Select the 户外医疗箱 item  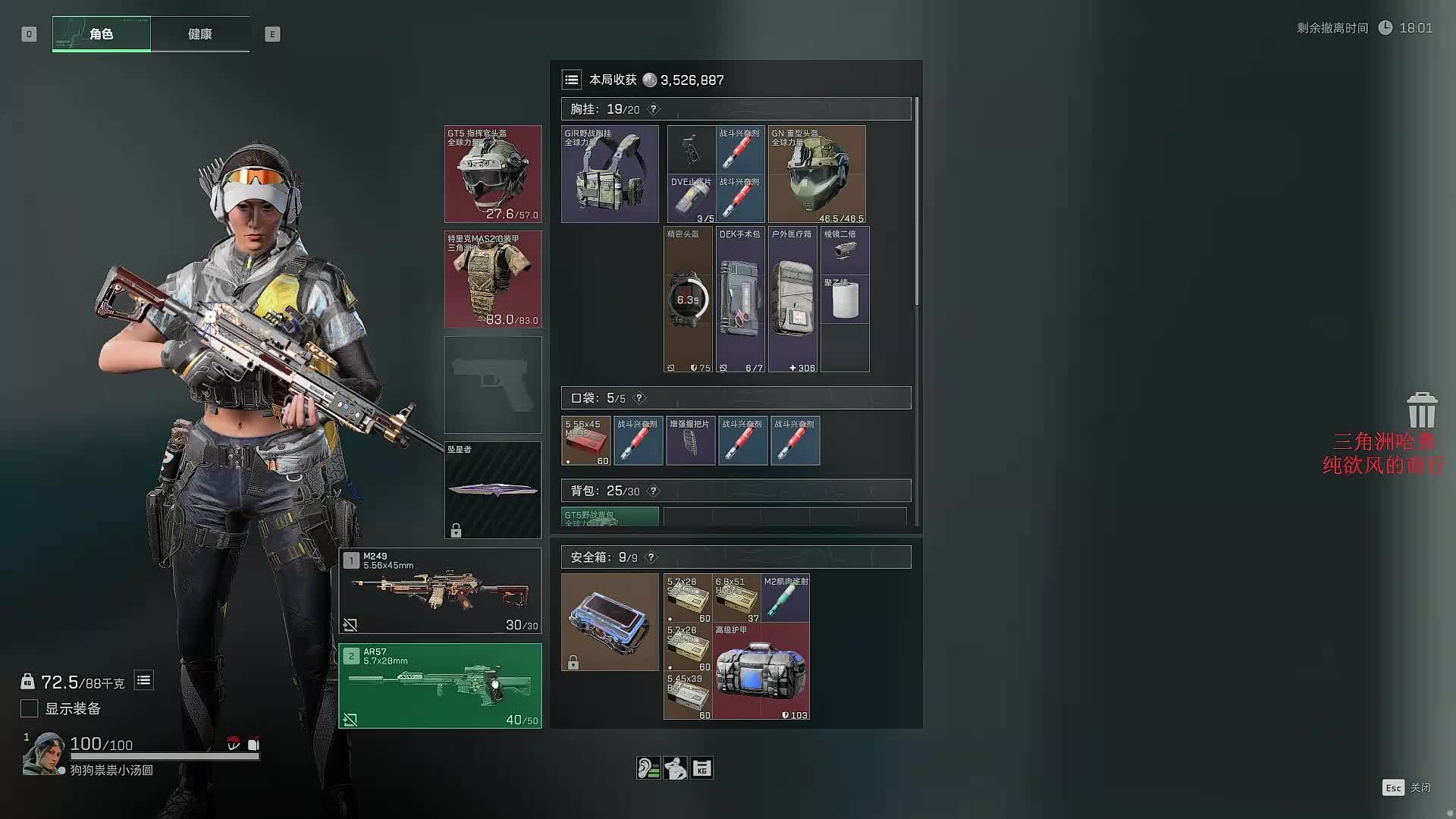tap(792, 300)
